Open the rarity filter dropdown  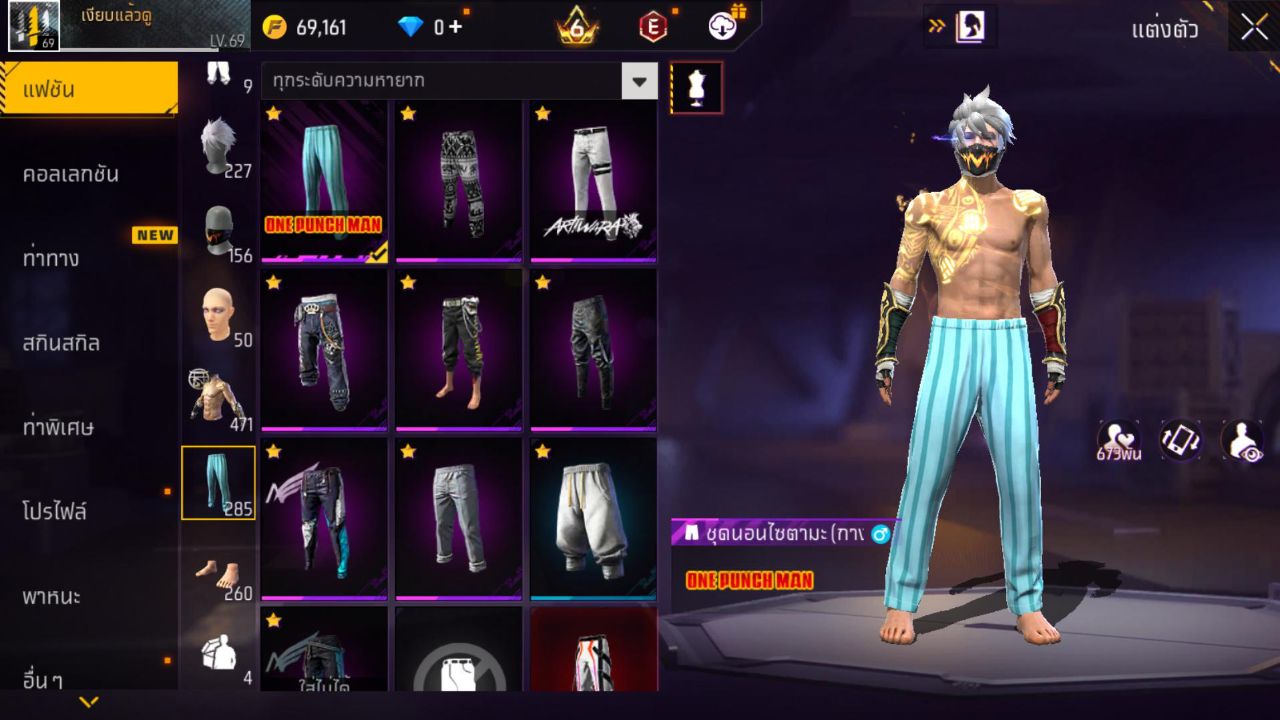click(x=639, y=81)
